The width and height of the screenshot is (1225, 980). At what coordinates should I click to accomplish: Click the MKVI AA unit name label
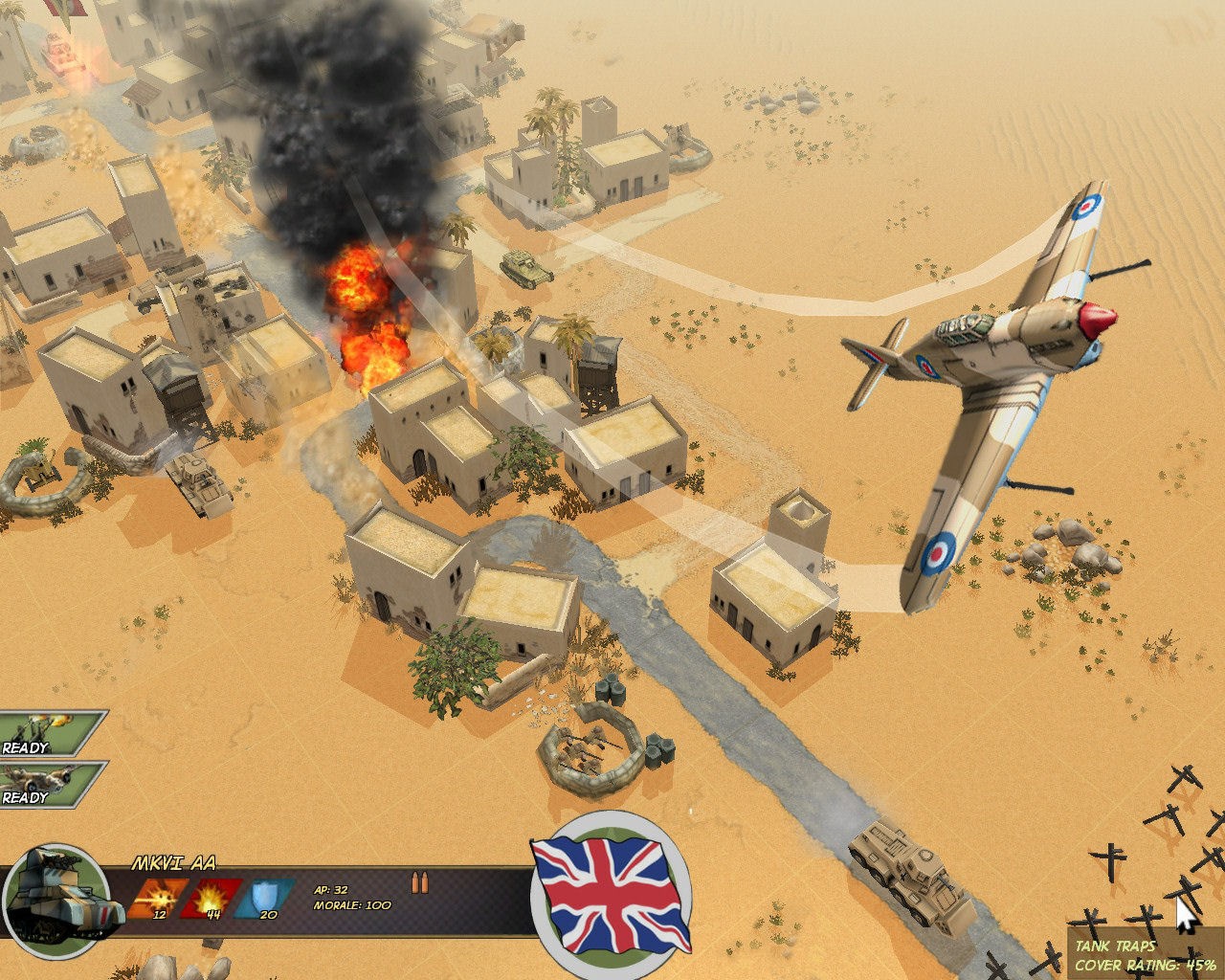click(x=176, y=861)
